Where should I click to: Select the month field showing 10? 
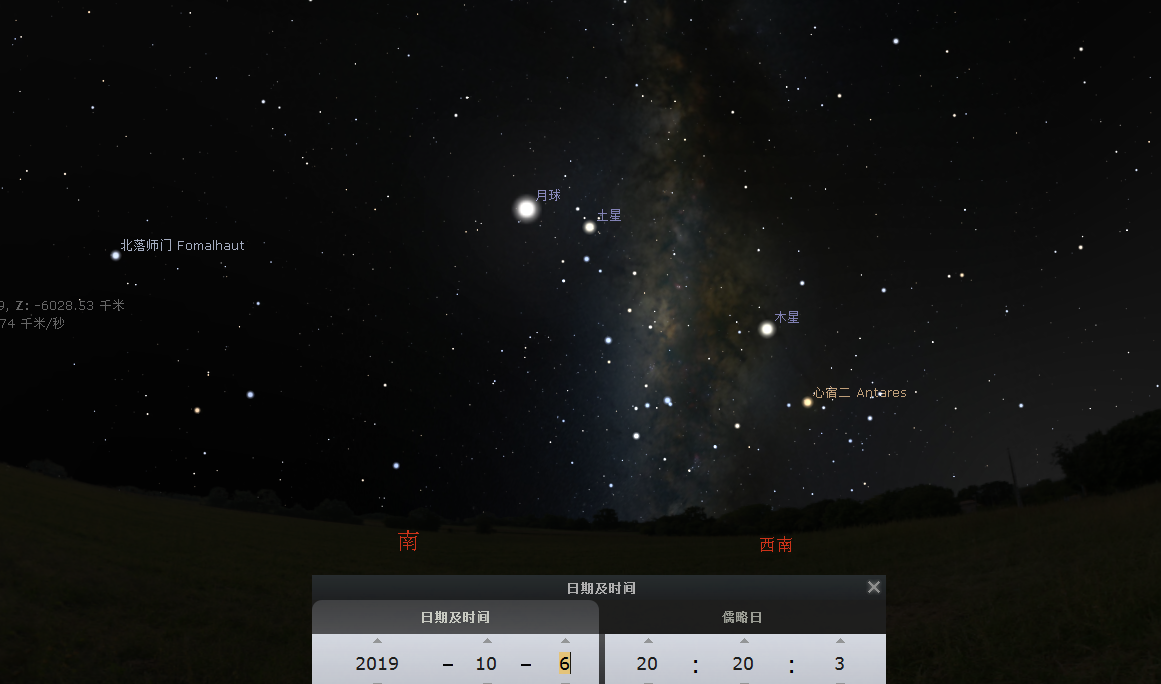click(486, 664)
